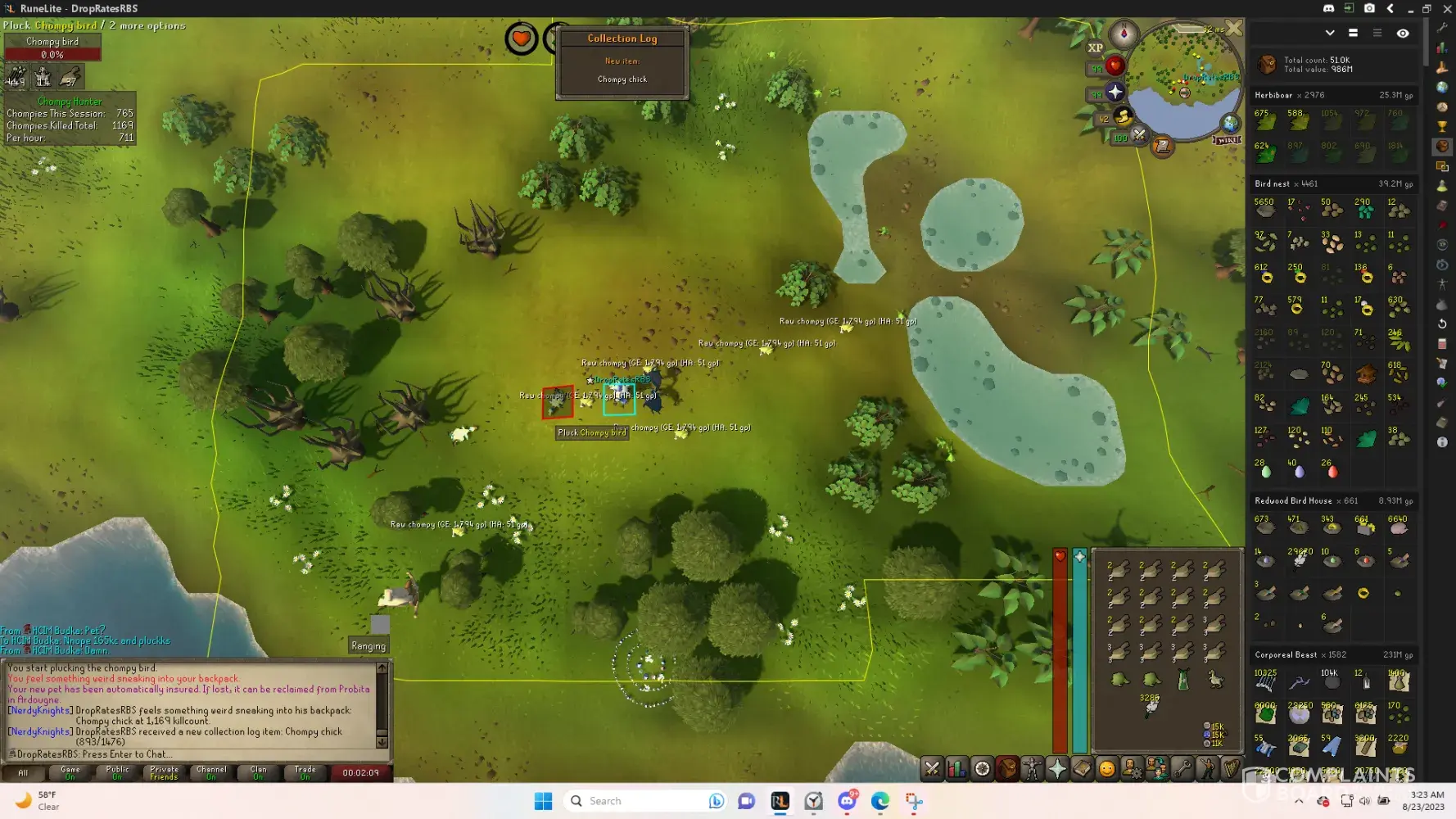Open the wrench Settings tab
1456x819 pixels.
click(x=1182, y=768)
